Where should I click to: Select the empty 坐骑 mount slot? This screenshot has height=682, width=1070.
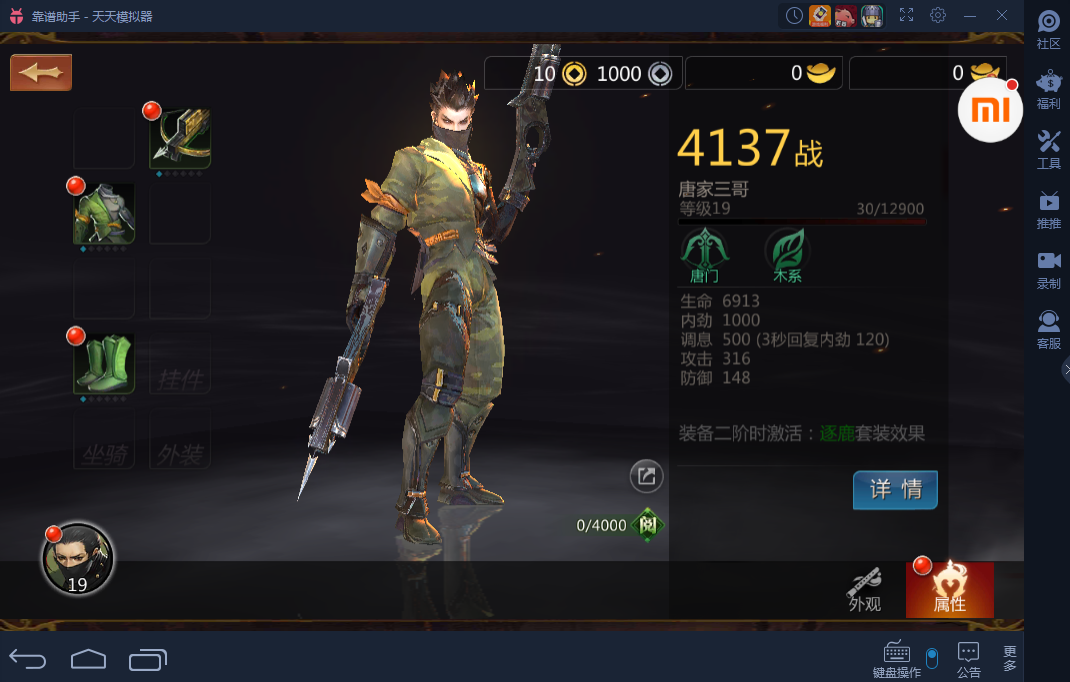click(104, 440)
